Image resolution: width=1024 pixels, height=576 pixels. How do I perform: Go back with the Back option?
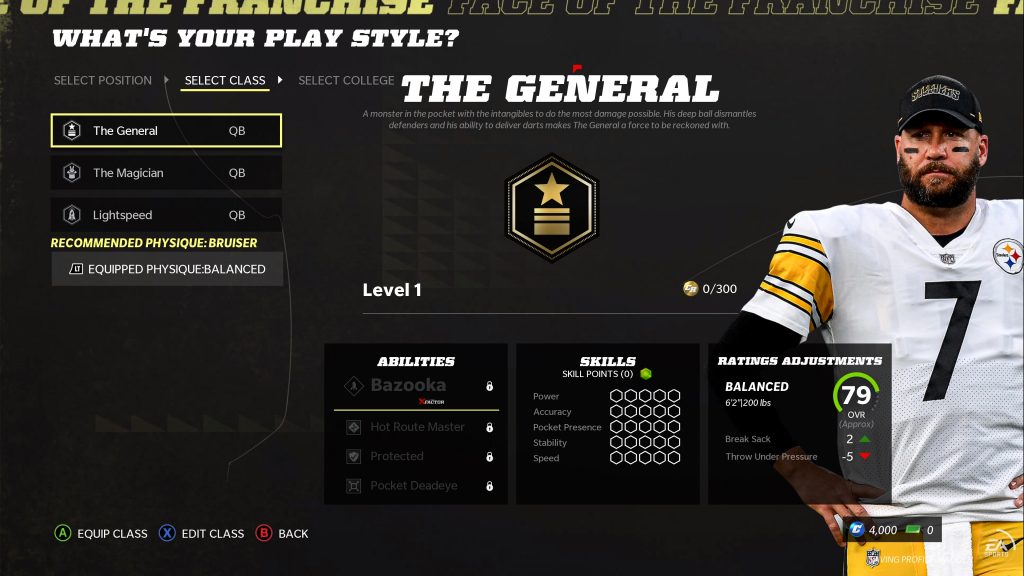tap(282, 533)
